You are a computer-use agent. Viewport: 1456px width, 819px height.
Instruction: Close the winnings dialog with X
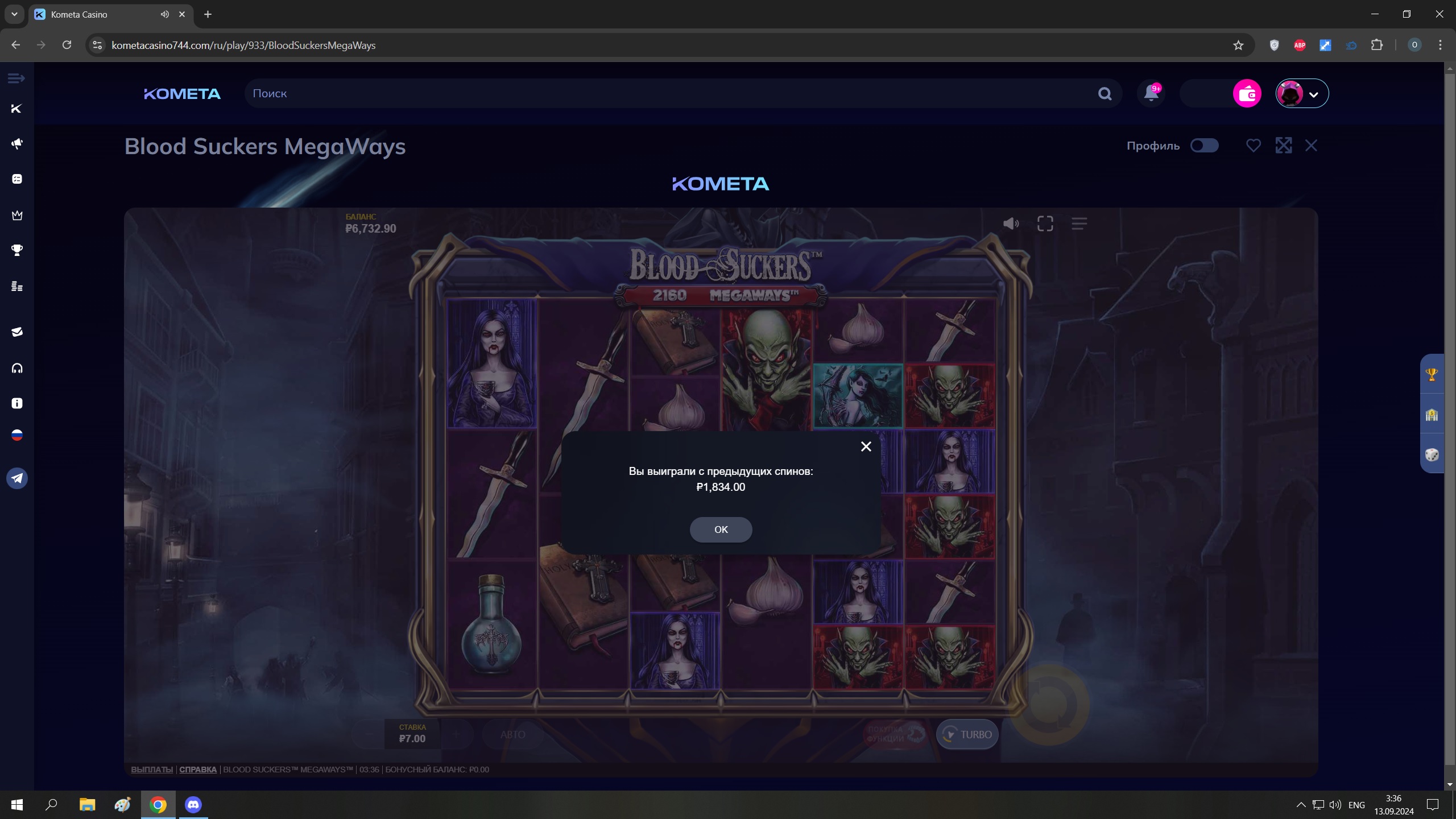coord(866,446)
